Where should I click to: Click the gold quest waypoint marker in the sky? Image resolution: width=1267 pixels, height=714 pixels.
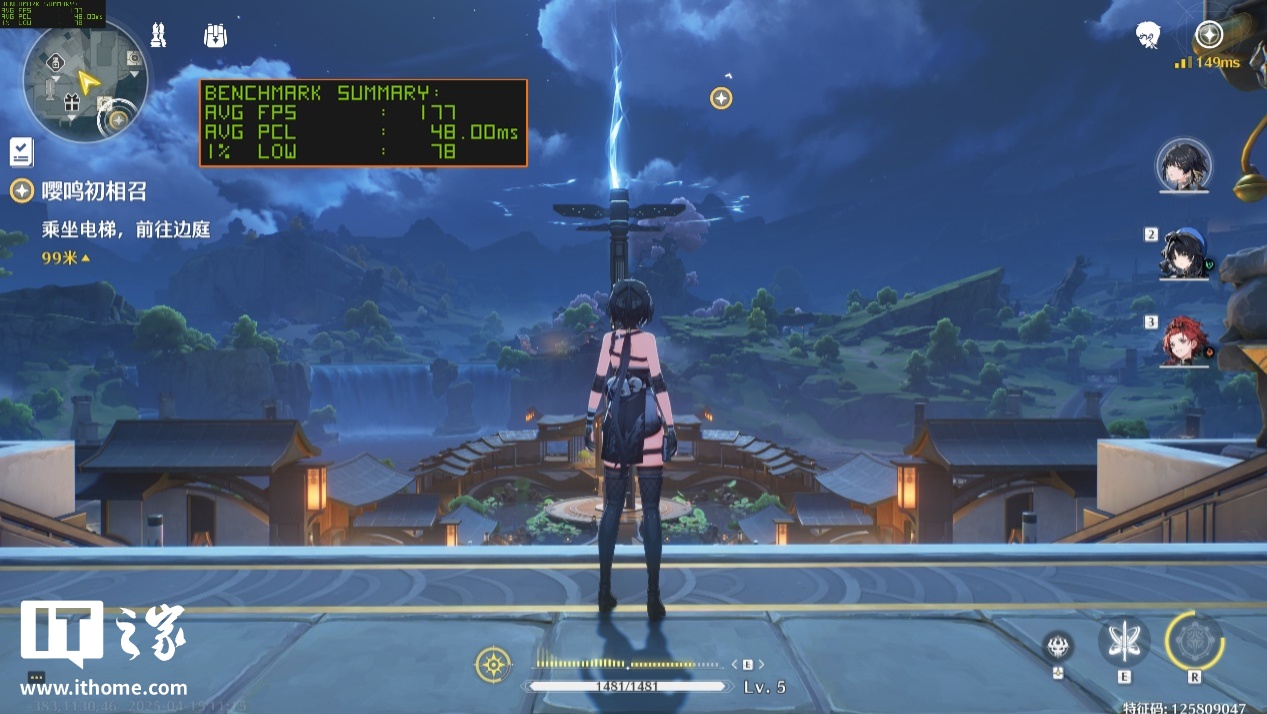pyautogui.click(x=721, y=98)
